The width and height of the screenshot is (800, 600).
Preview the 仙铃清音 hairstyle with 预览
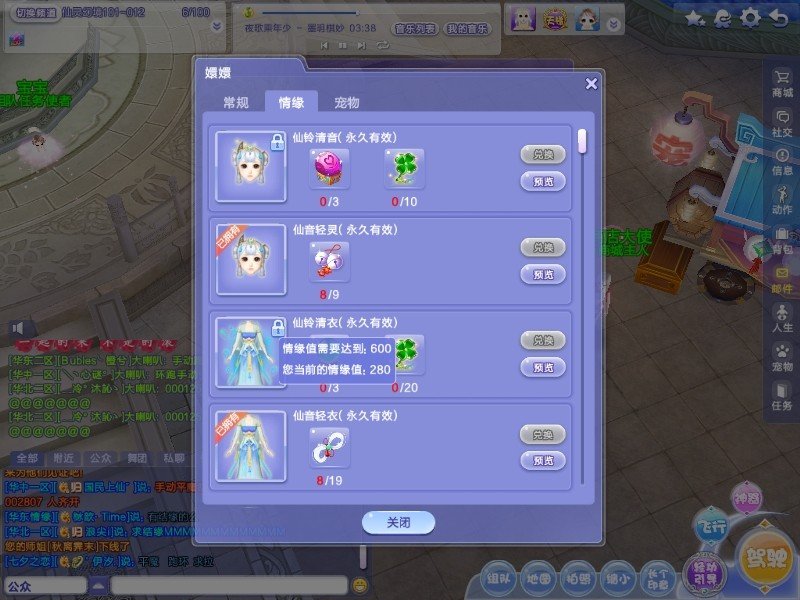click(x=543, y=181)
